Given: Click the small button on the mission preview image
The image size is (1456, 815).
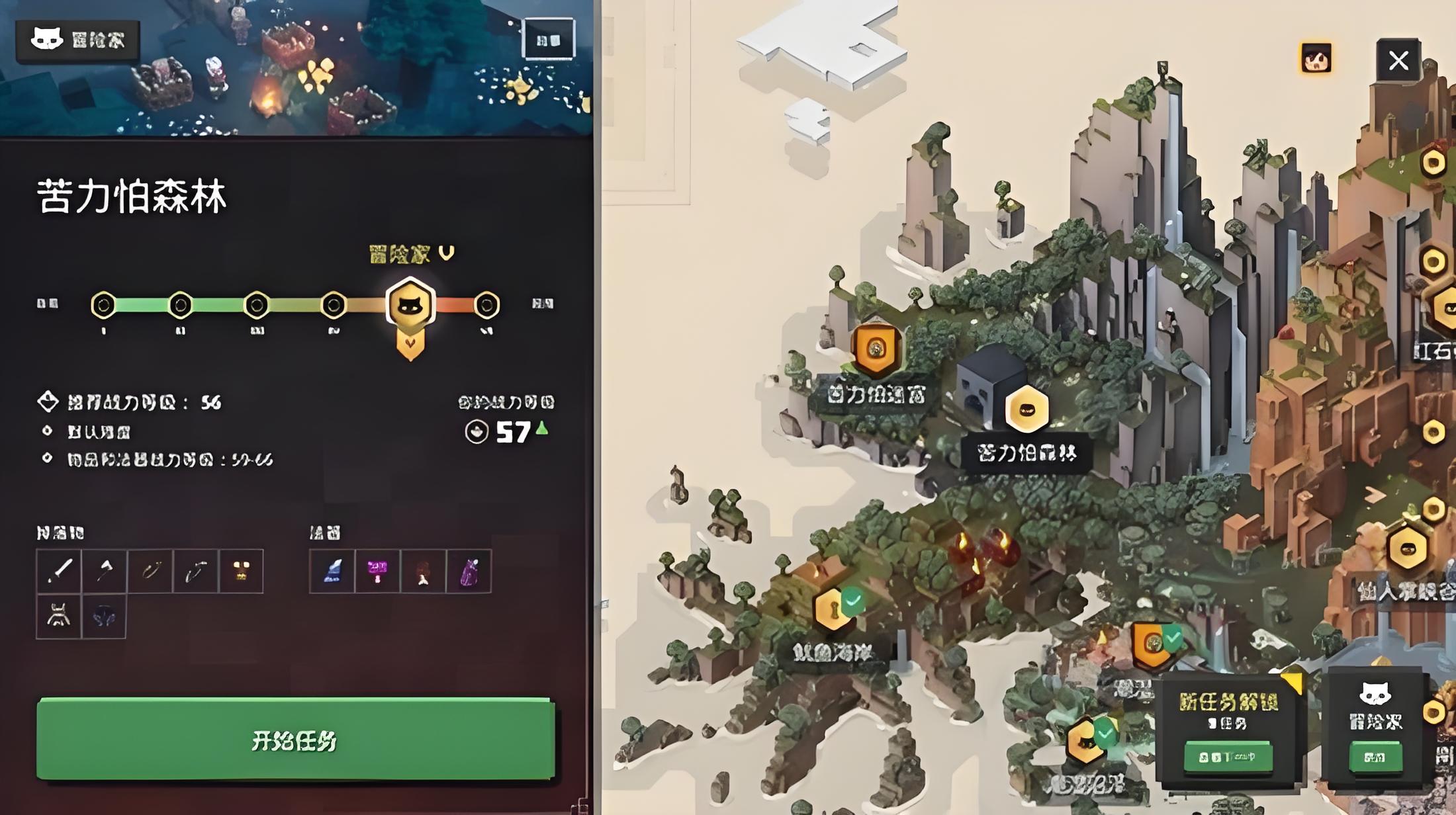Looking at the screenshot, I should click(x=548, y=40).
